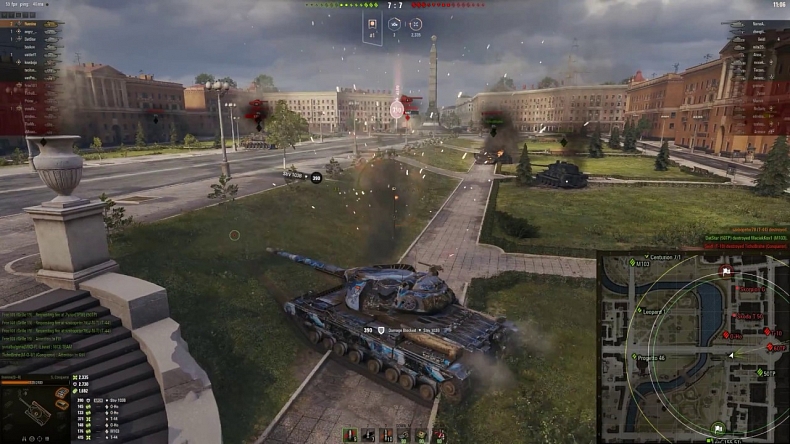
Task: Select the red enemy base flag on minimap
Action: coord(726,271)
